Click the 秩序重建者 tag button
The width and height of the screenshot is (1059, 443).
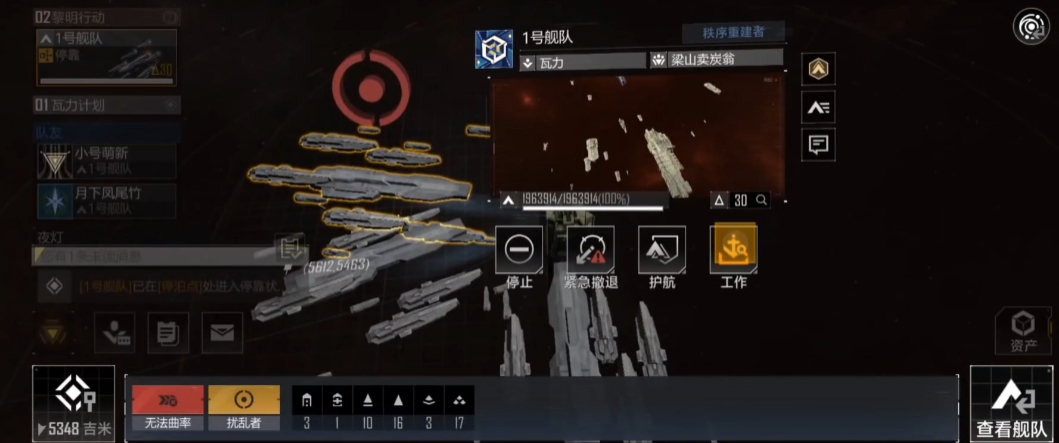(x=733, y=32)
